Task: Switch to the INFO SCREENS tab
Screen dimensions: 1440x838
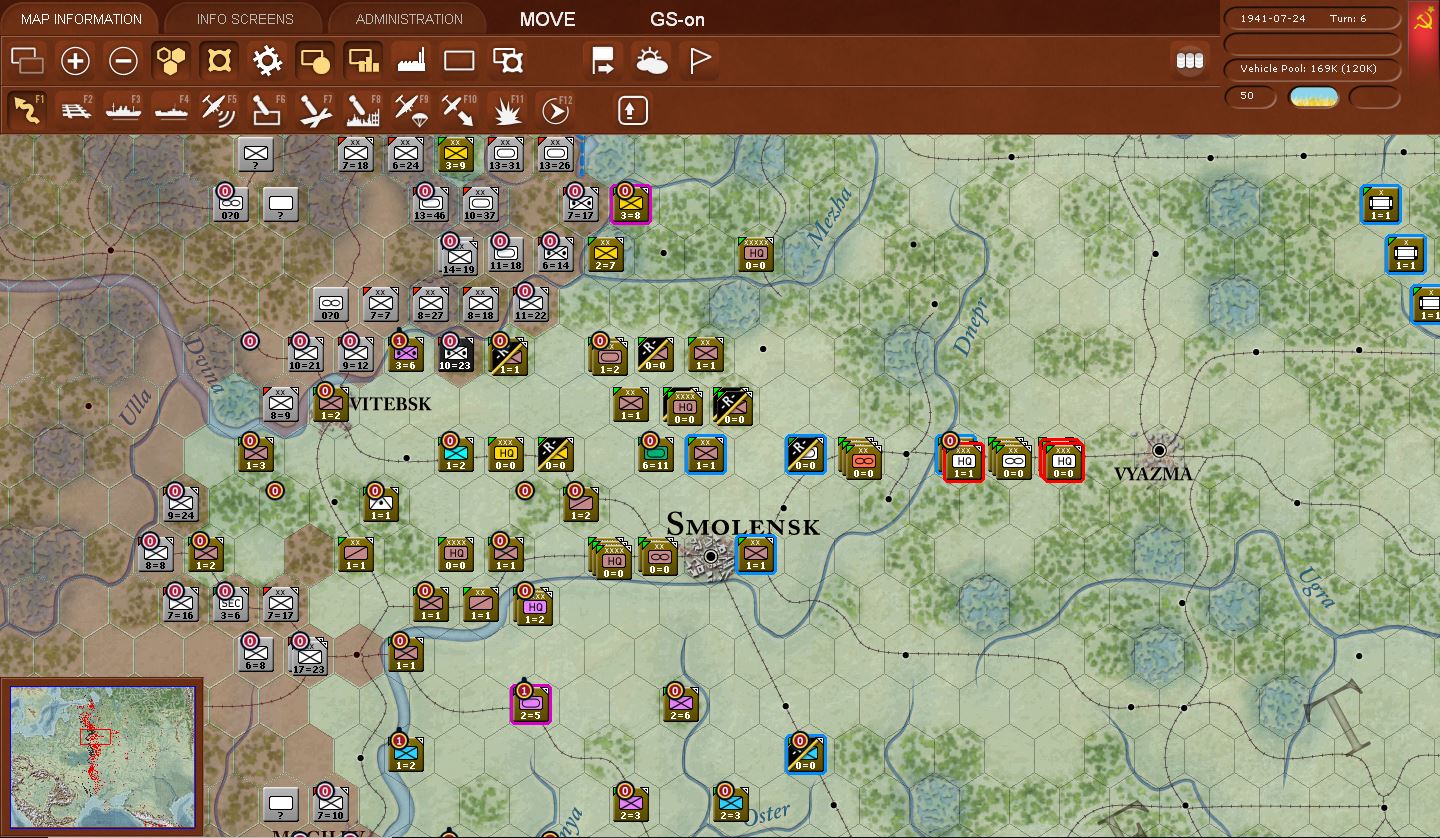Action: point(243,18)
